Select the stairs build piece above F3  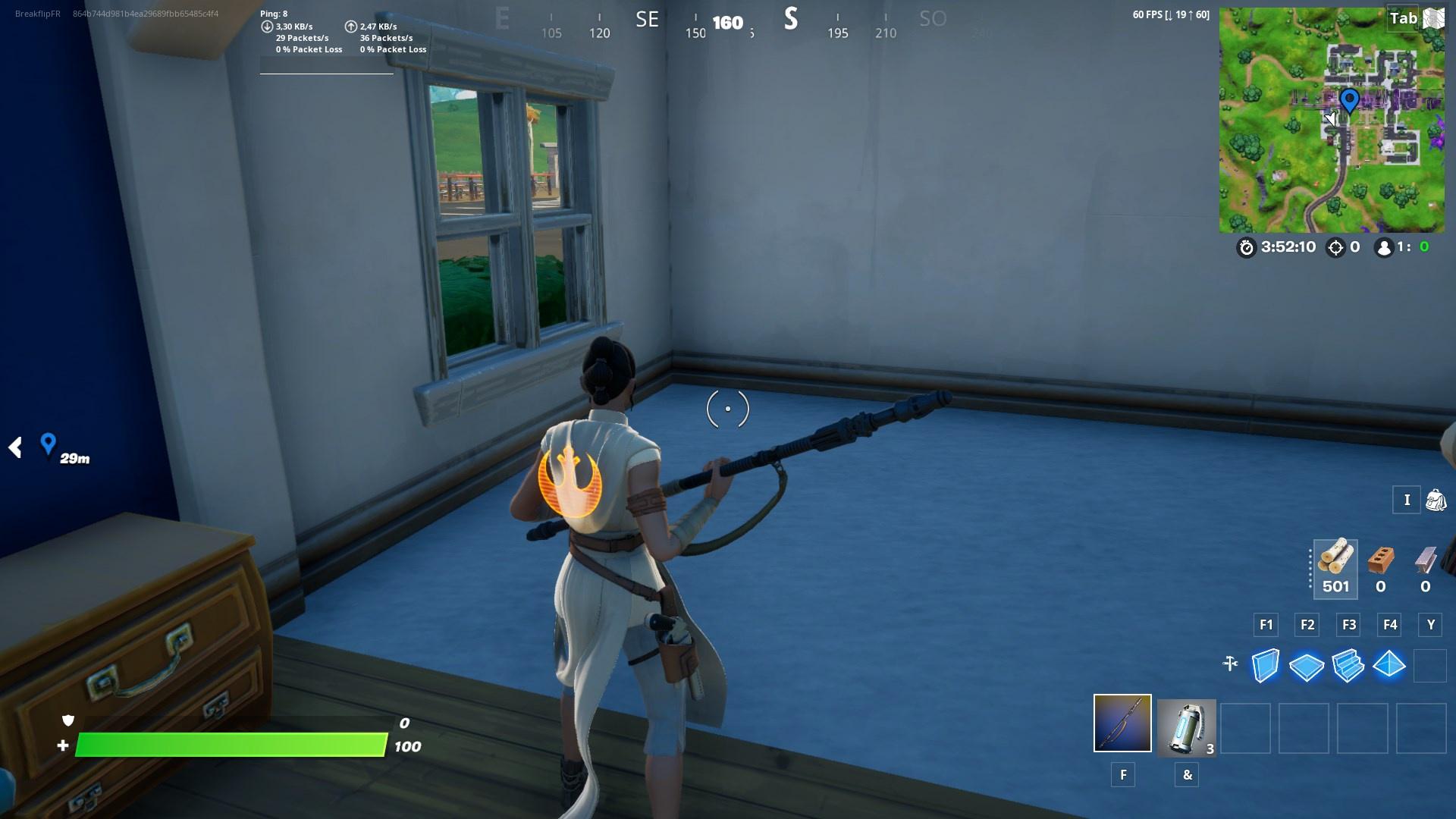(1348, 665)
